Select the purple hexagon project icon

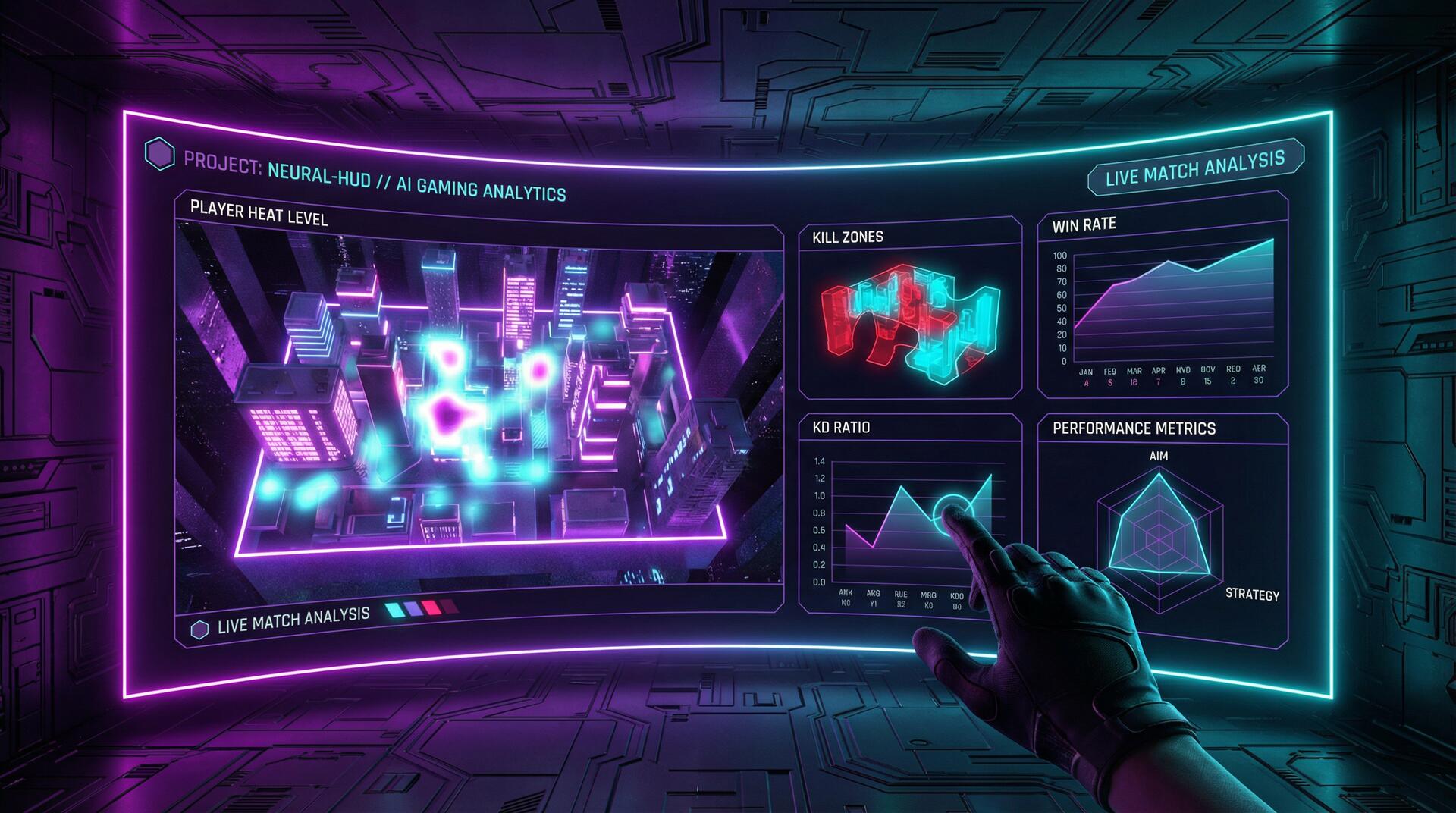click(159, 154)
